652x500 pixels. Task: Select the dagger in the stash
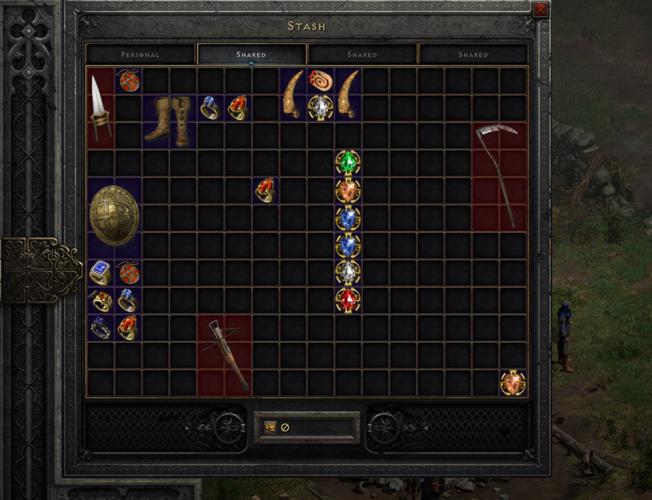[x=101, y=108]
